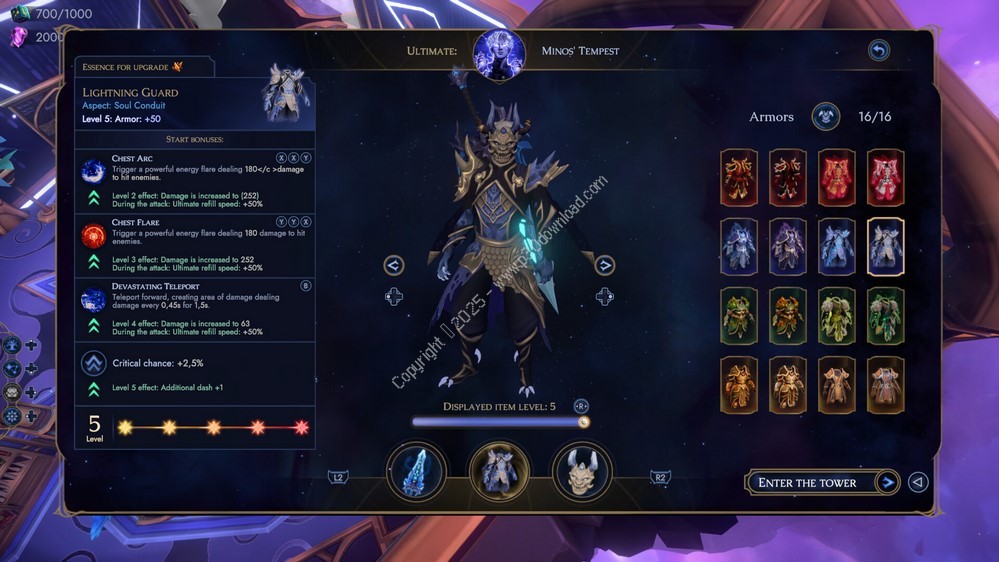Image resolution: width=999 pixels, height=562 pixels.
Task: Rotate character with the left arrow button
Action: [x=393, y=265]
